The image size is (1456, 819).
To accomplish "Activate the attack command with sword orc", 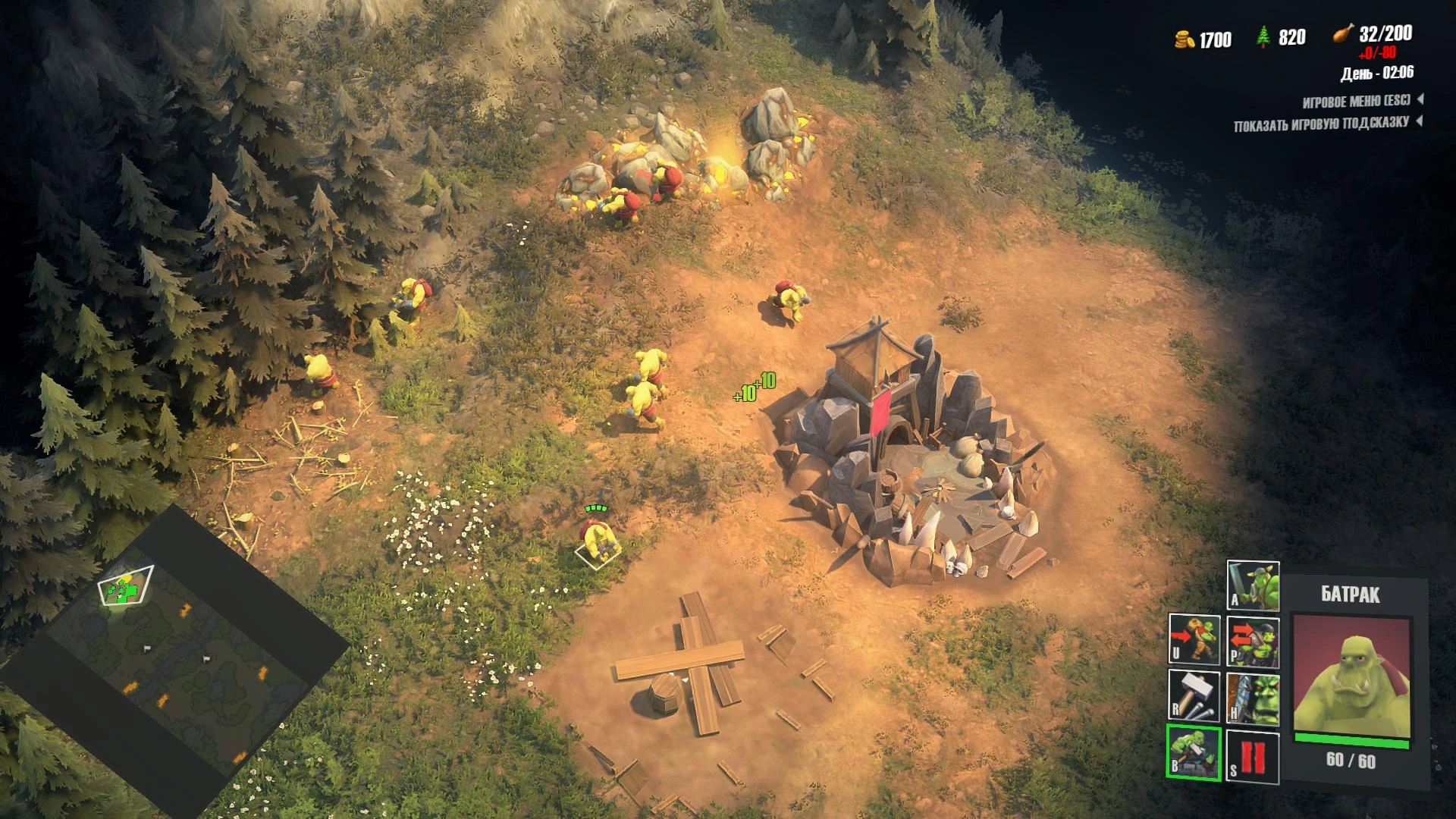I will tap(1253, 585).
